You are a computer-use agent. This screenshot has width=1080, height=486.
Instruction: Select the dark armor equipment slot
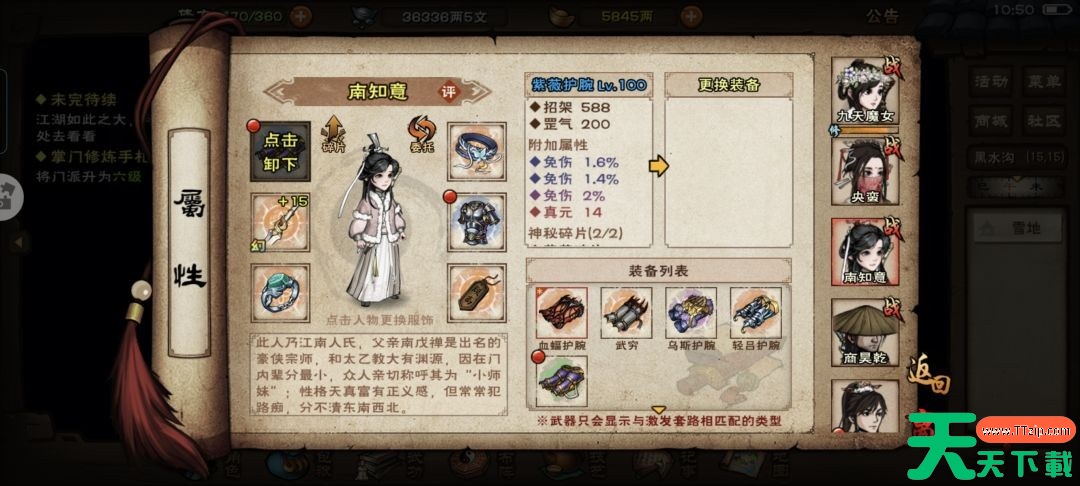(x=476, y=222)
